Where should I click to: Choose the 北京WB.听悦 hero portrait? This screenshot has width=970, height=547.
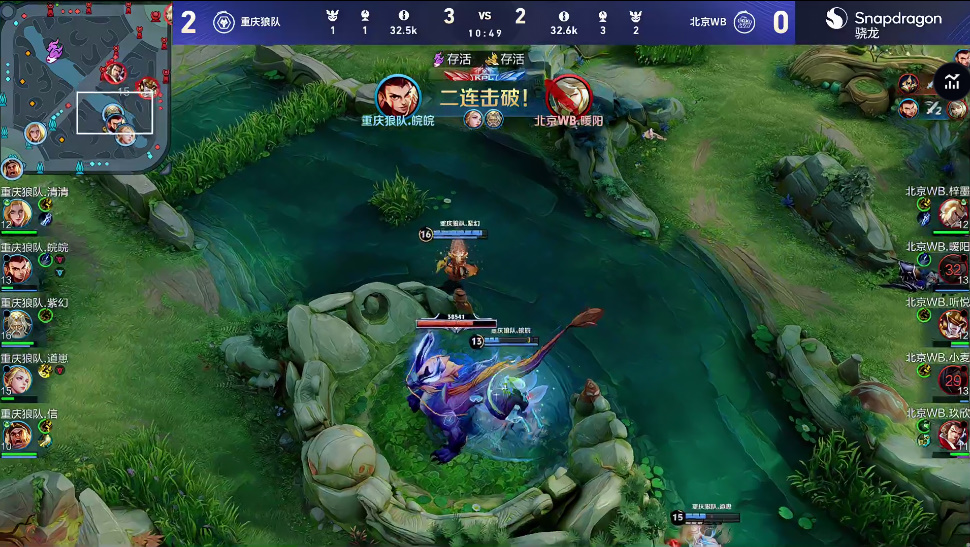click(x=951, y=323)
